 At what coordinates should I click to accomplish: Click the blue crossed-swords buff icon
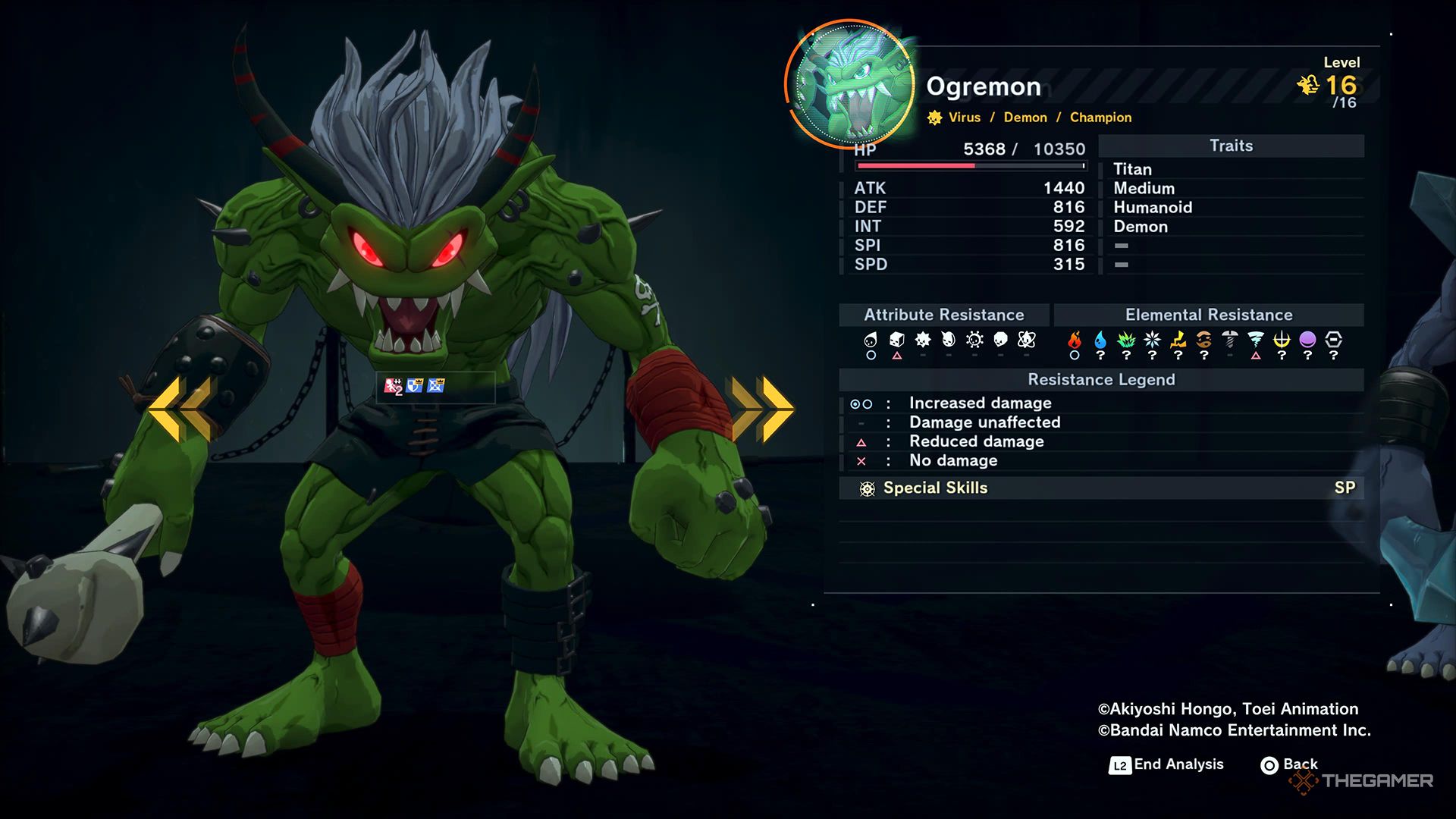(x=435, y=386)
